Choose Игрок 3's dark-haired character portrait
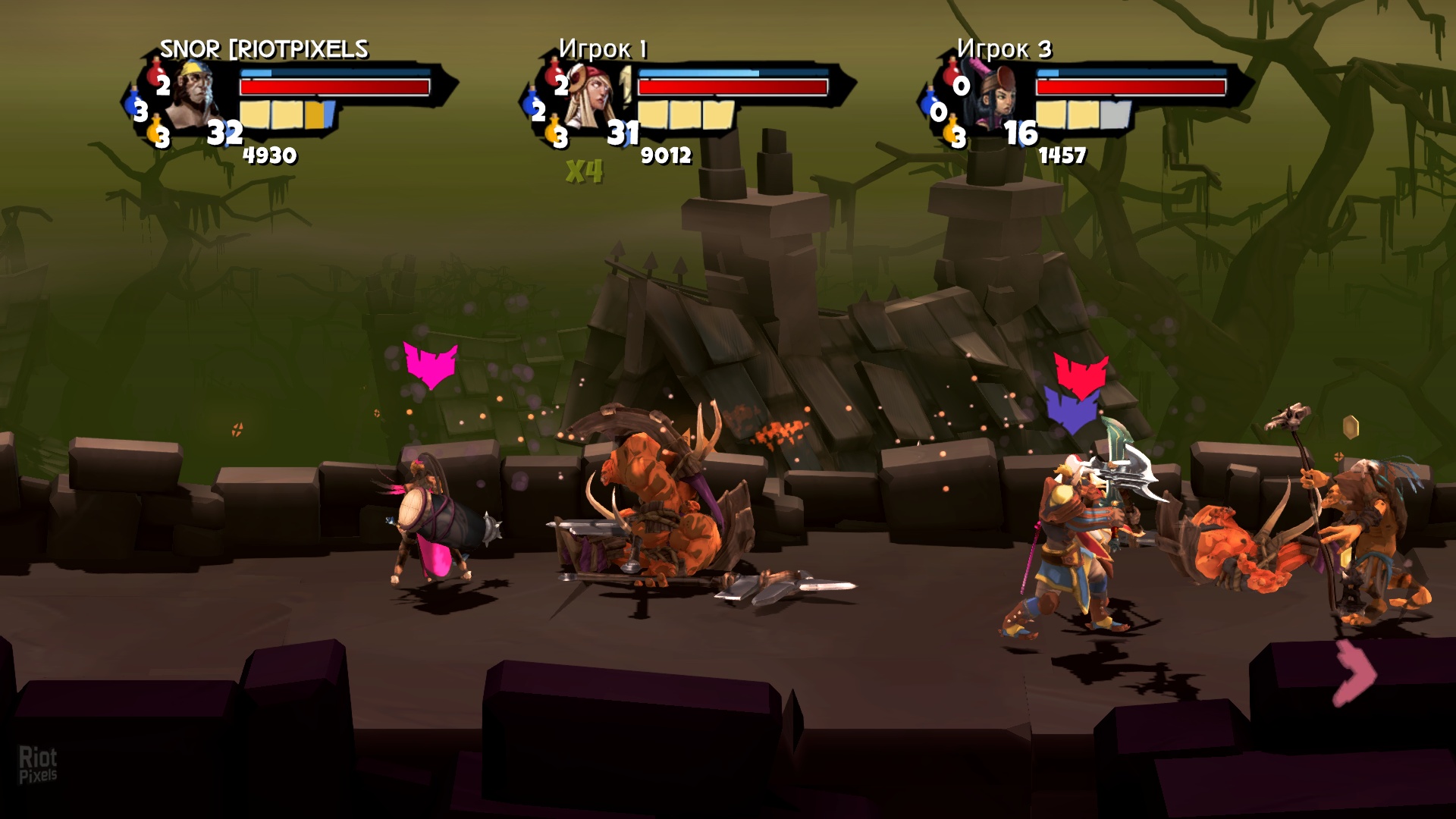1456x819 pixels. click(993, 96)
